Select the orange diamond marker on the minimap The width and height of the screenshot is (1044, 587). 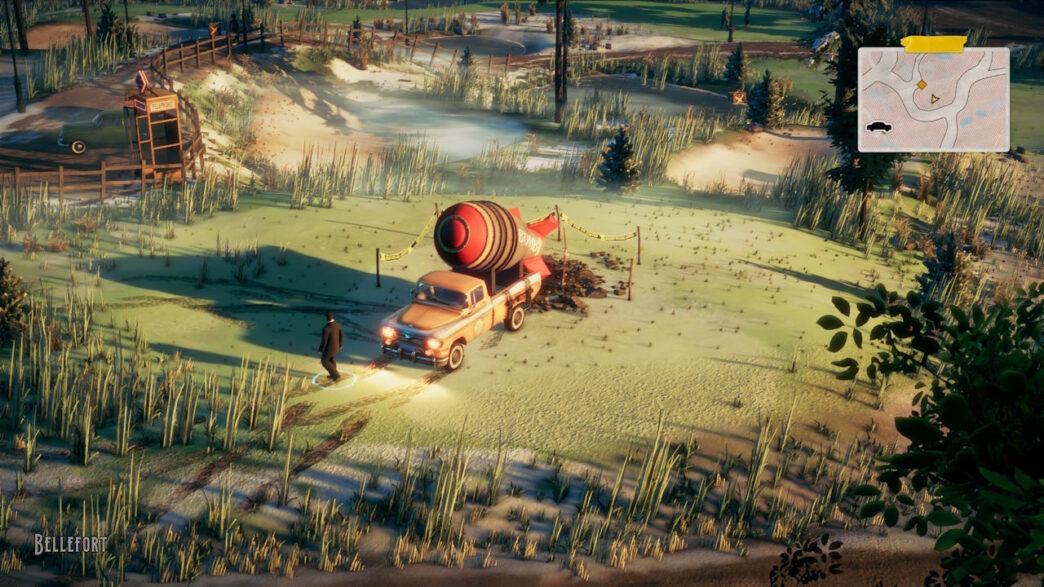point(921,84)
